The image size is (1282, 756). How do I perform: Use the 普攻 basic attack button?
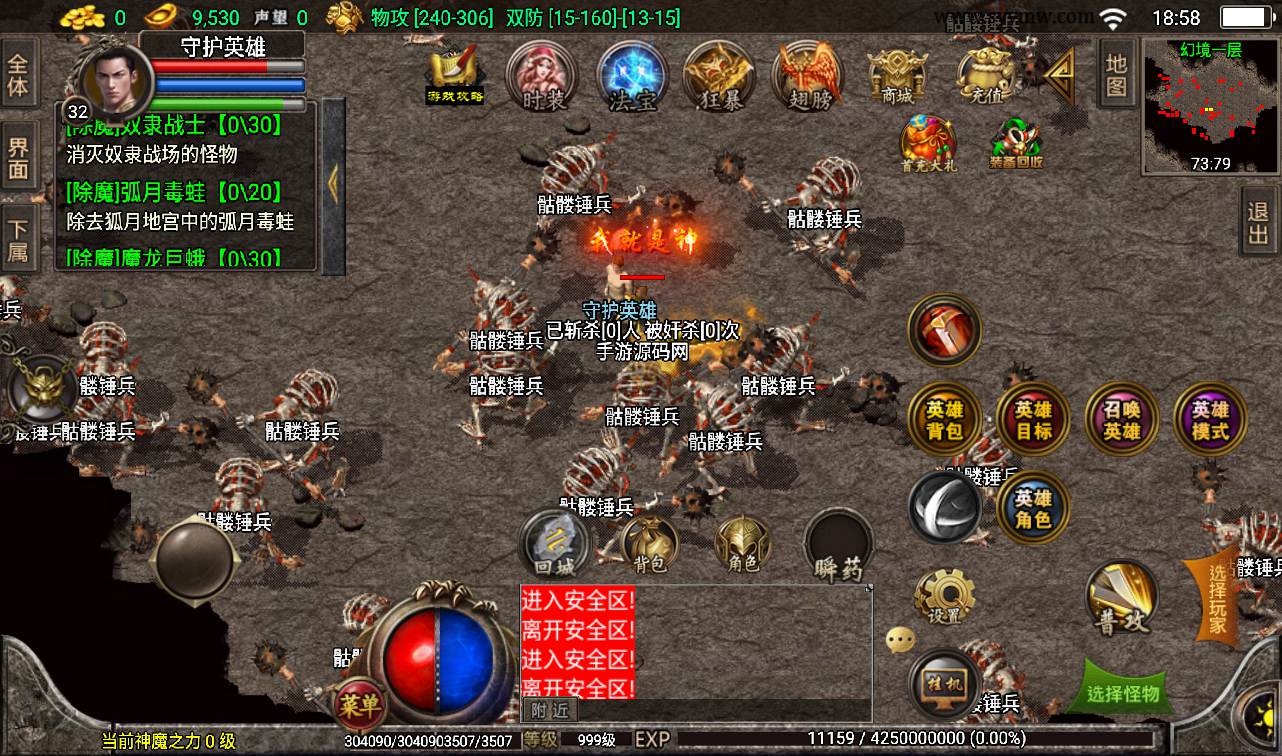[x=1122, y=598]
